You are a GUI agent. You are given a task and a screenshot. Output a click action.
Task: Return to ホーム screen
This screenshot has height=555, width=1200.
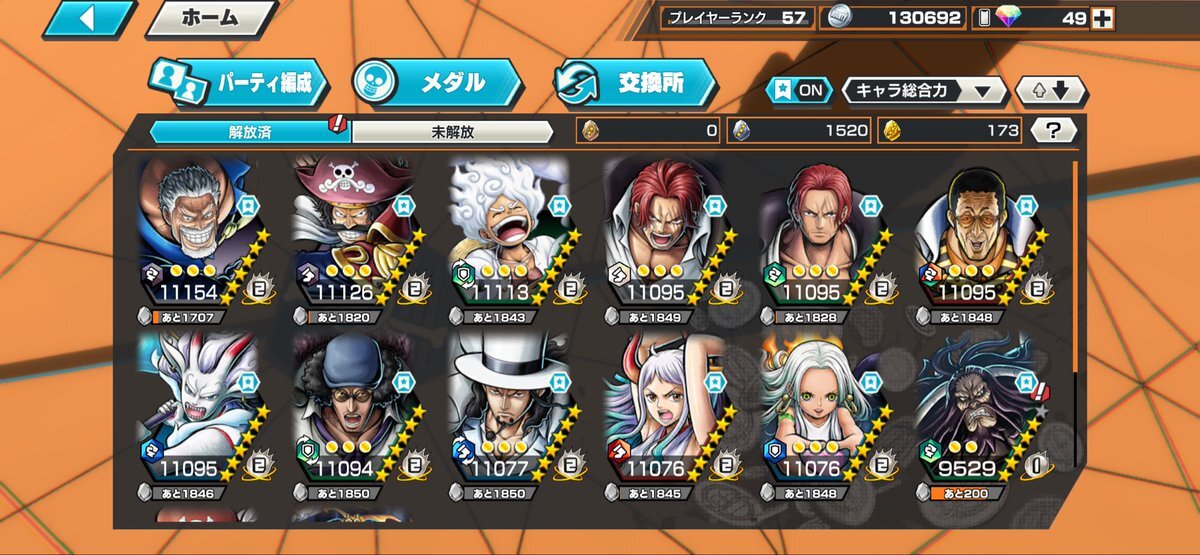click(x=211, y=18)
